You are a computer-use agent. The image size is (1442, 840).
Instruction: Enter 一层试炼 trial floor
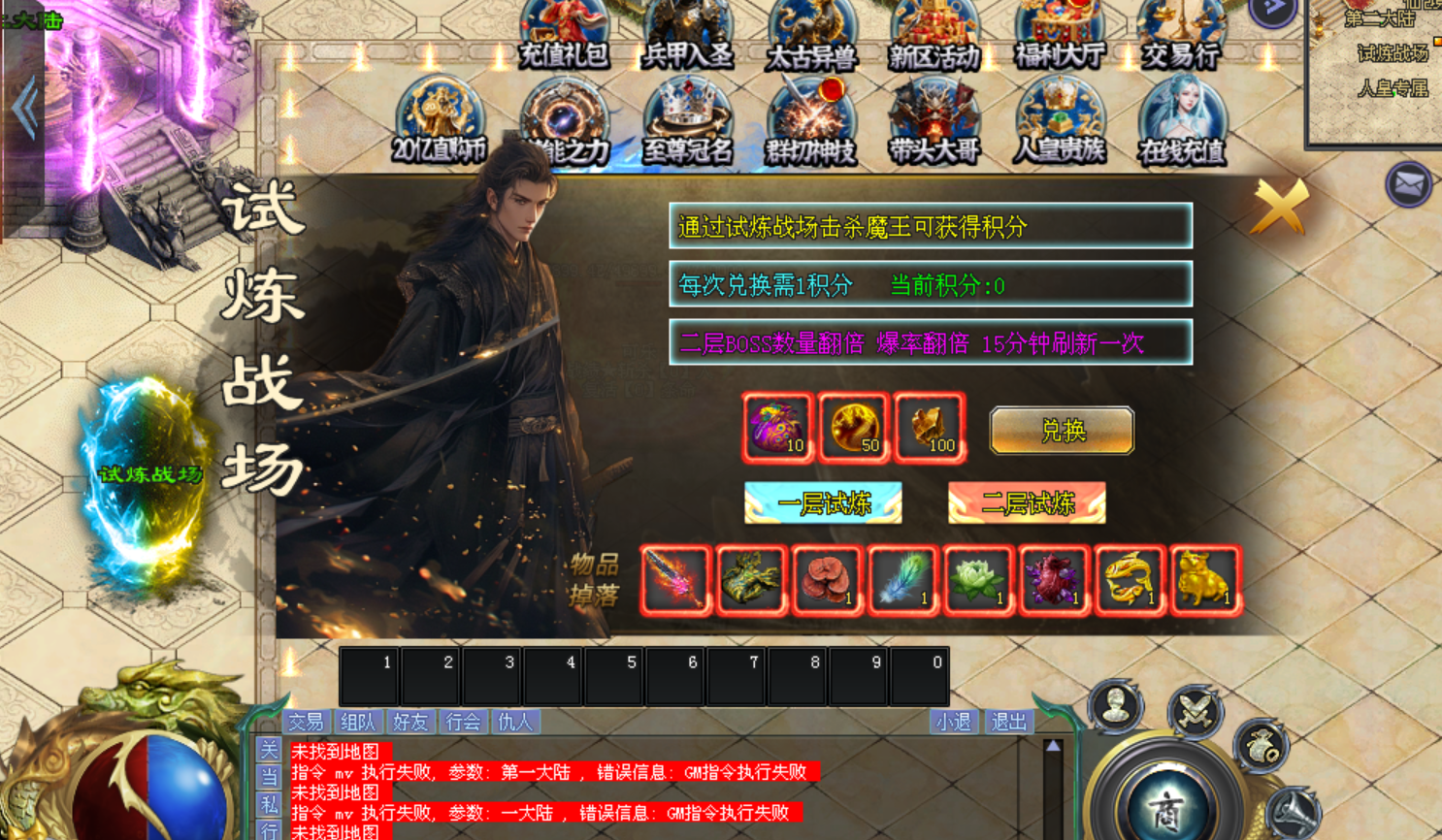pos(823,503)
